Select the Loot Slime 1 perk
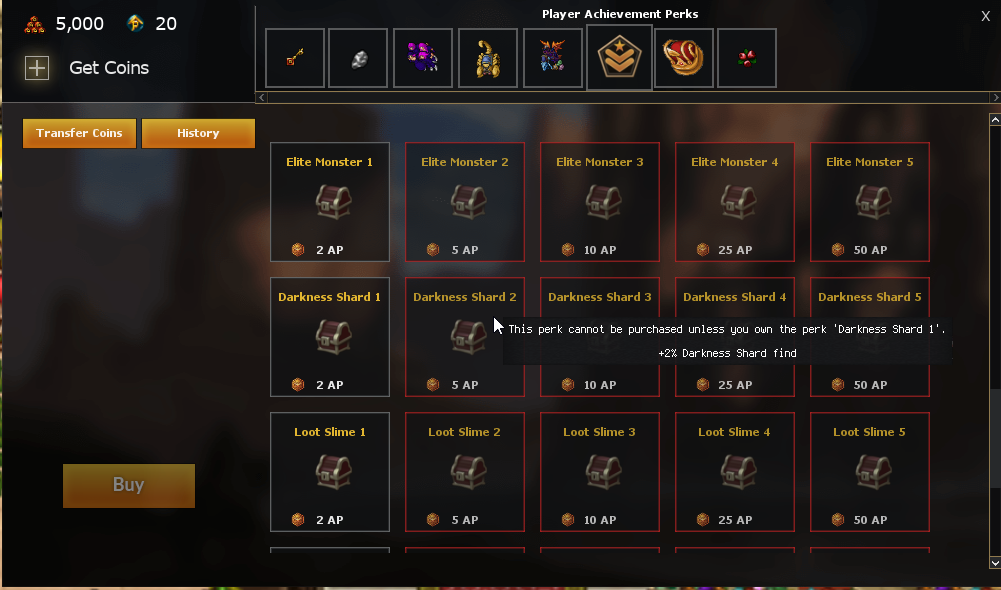Screen dimensions: 1001x590 [x=330, y=472]
